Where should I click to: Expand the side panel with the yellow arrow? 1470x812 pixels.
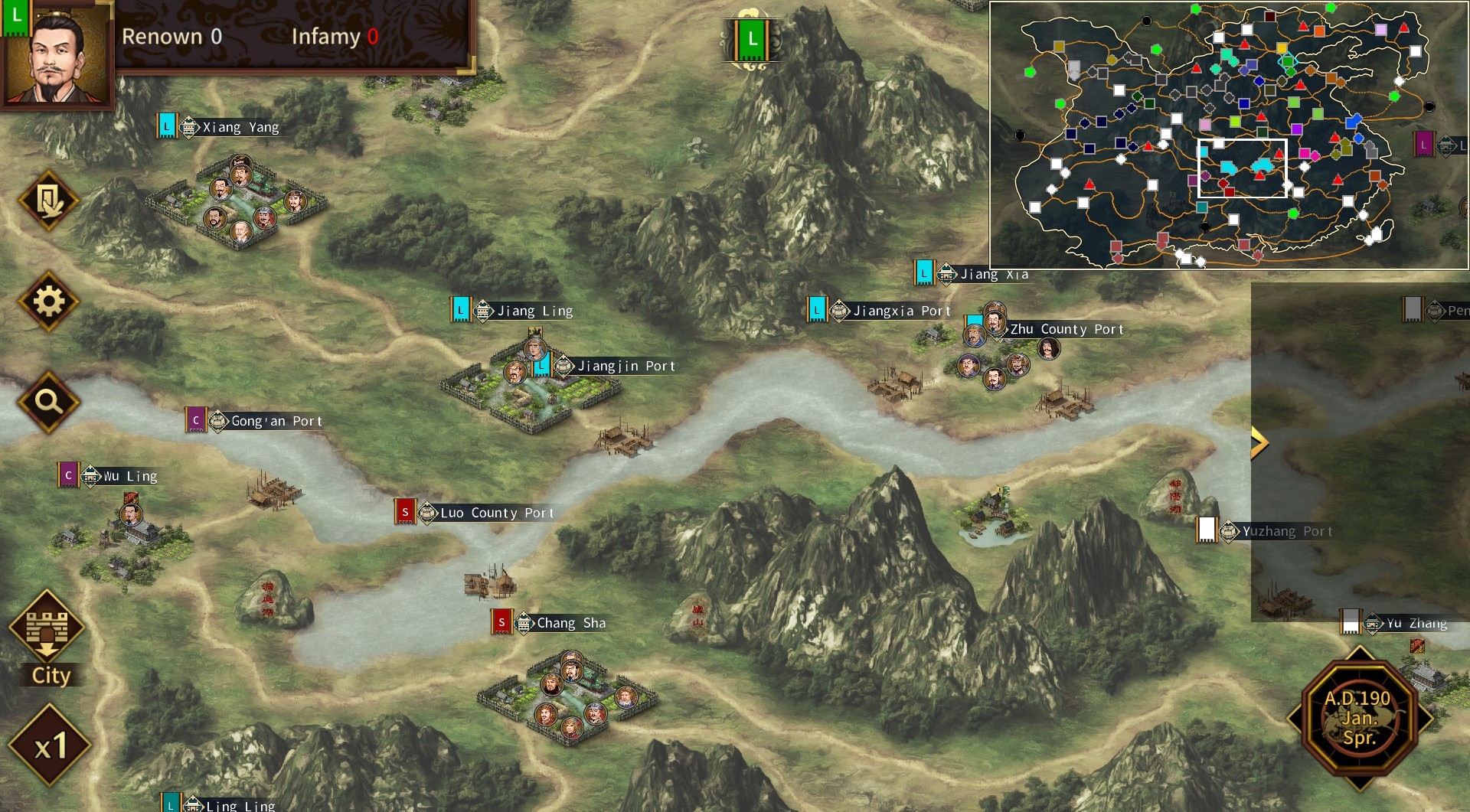[x=1259, y=442]
